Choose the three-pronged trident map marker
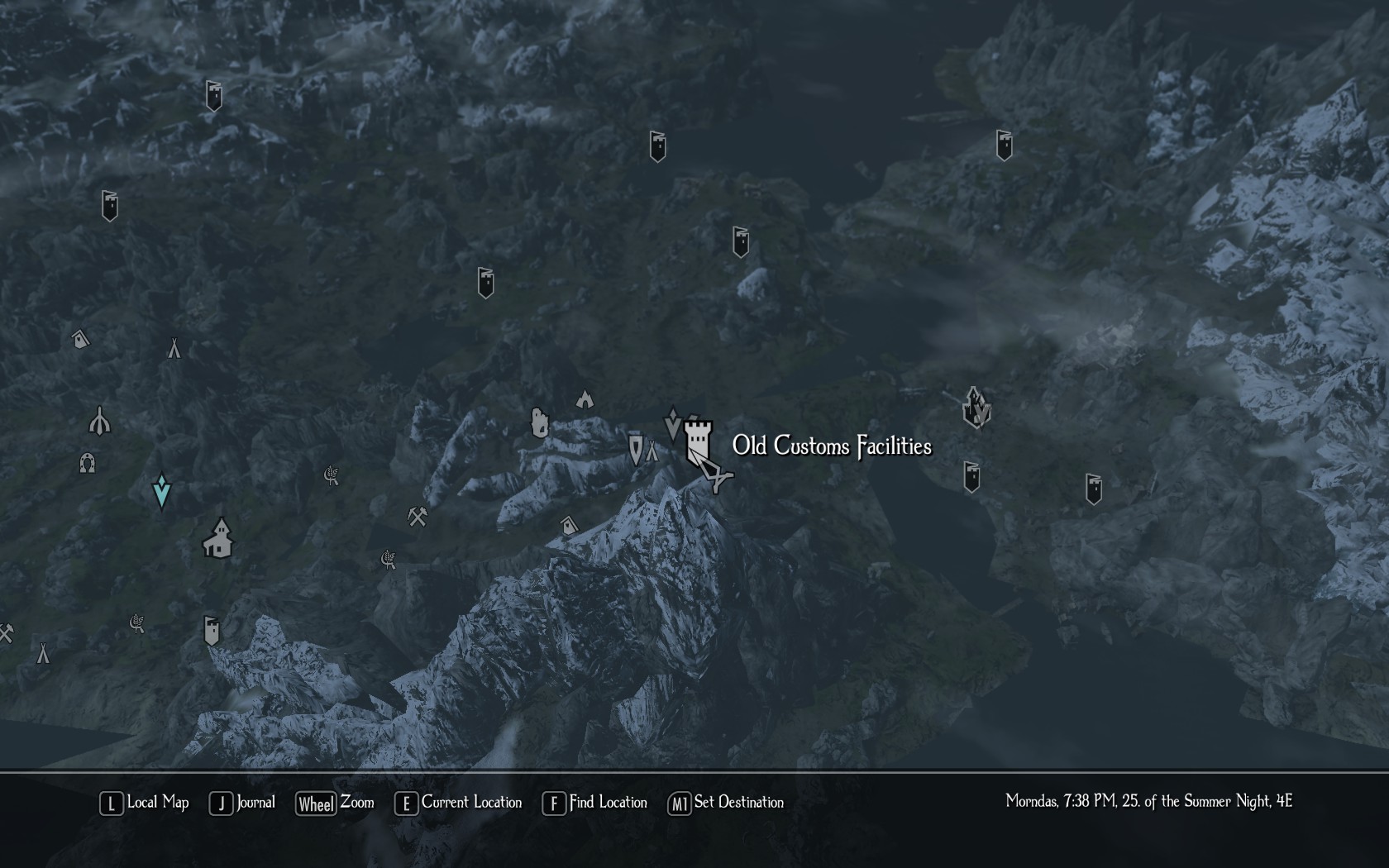 click(100, 421)
